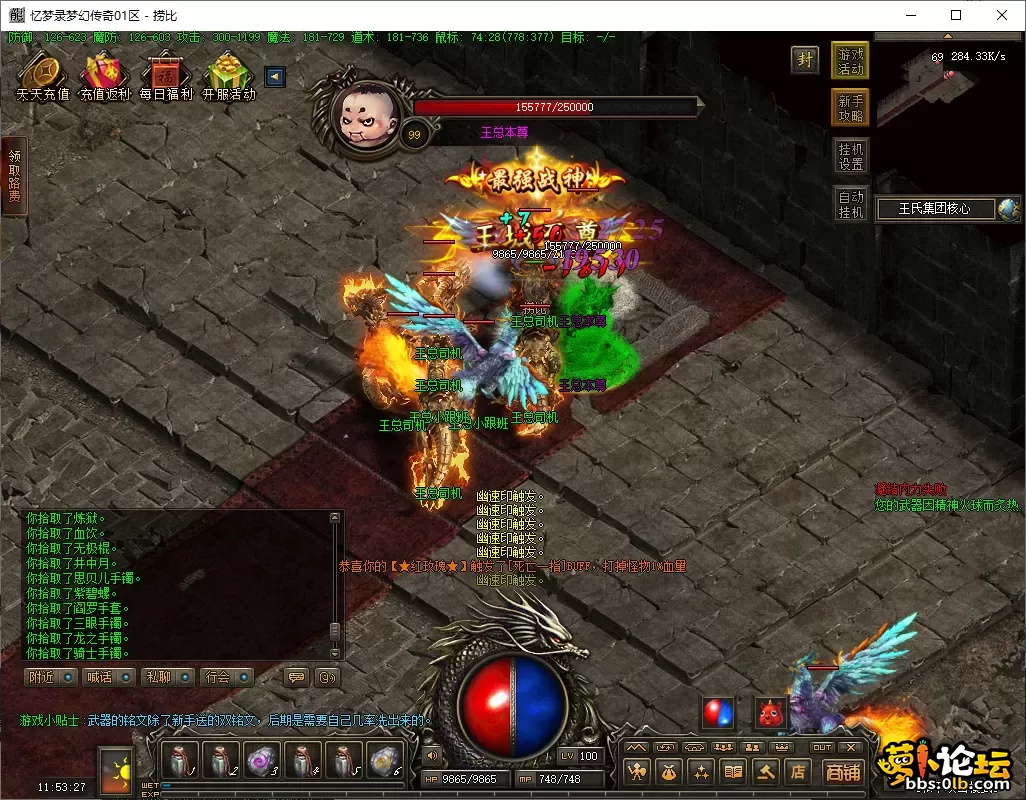Click the 领取路费 side tab
The width and height of the screenshot is (1026, 800).
click(14, 176)
